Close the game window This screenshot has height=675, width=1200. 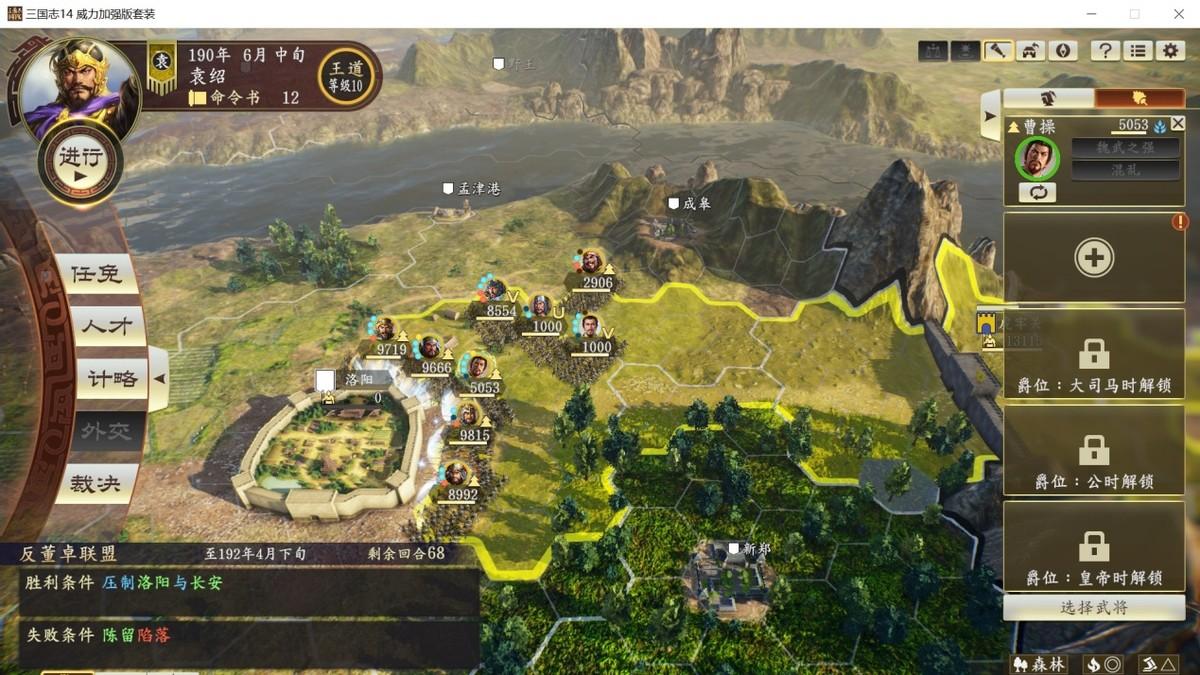pos(1176,14)
